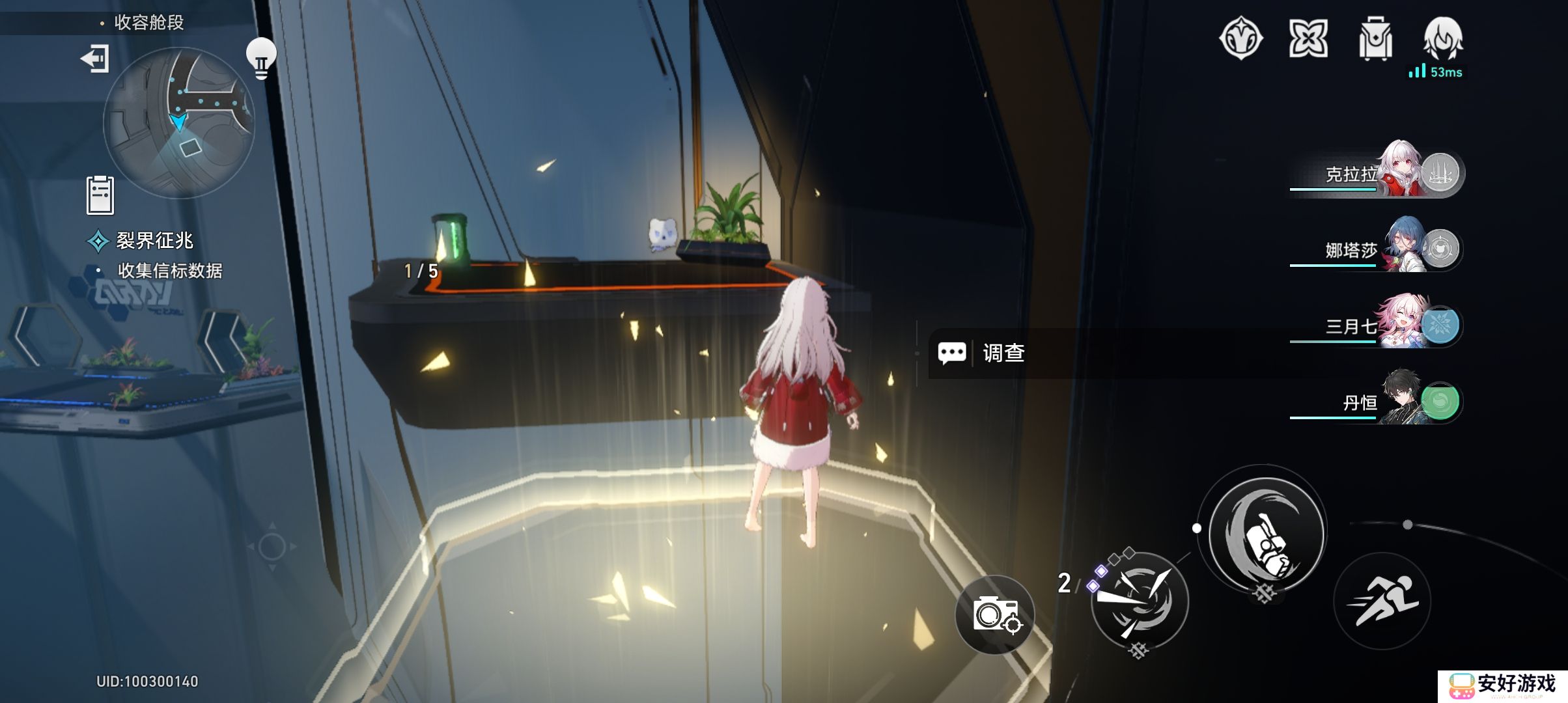Open the four-petal flower icon menu
1568x703 pixels.
click(1308, 38)
